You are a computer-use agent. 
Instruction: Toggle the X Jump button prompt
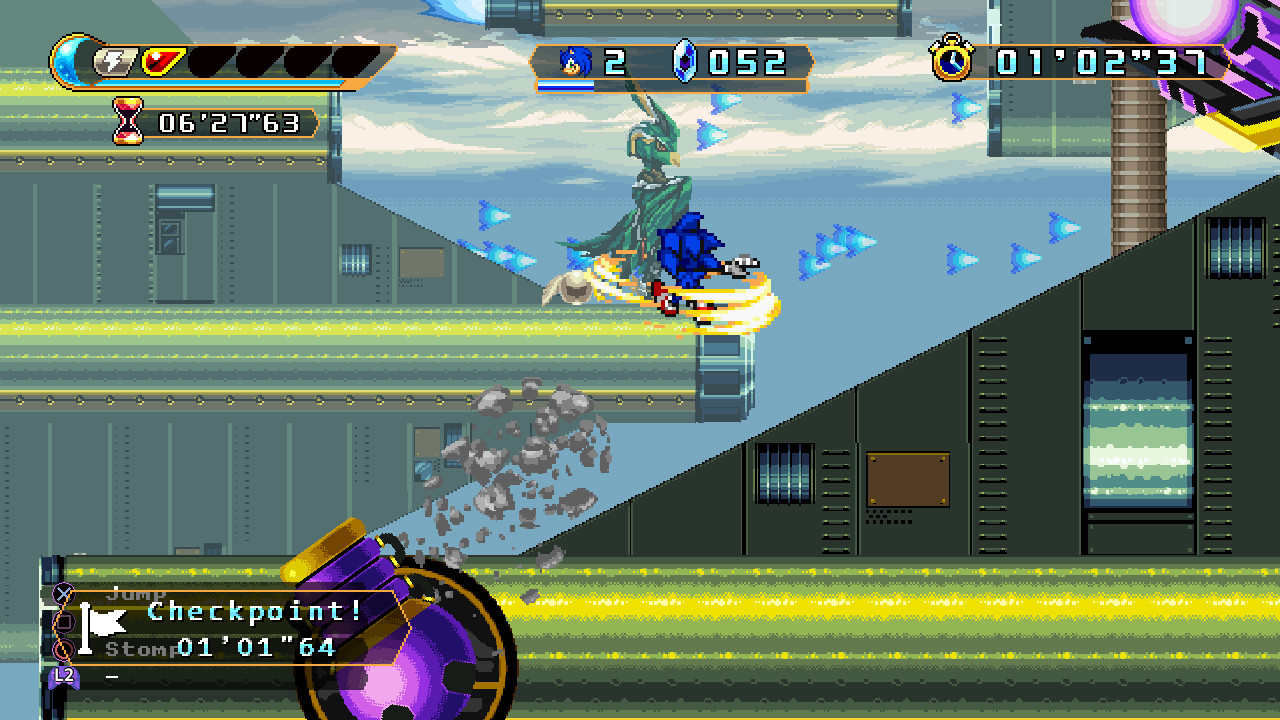click(x=65, y=593)
